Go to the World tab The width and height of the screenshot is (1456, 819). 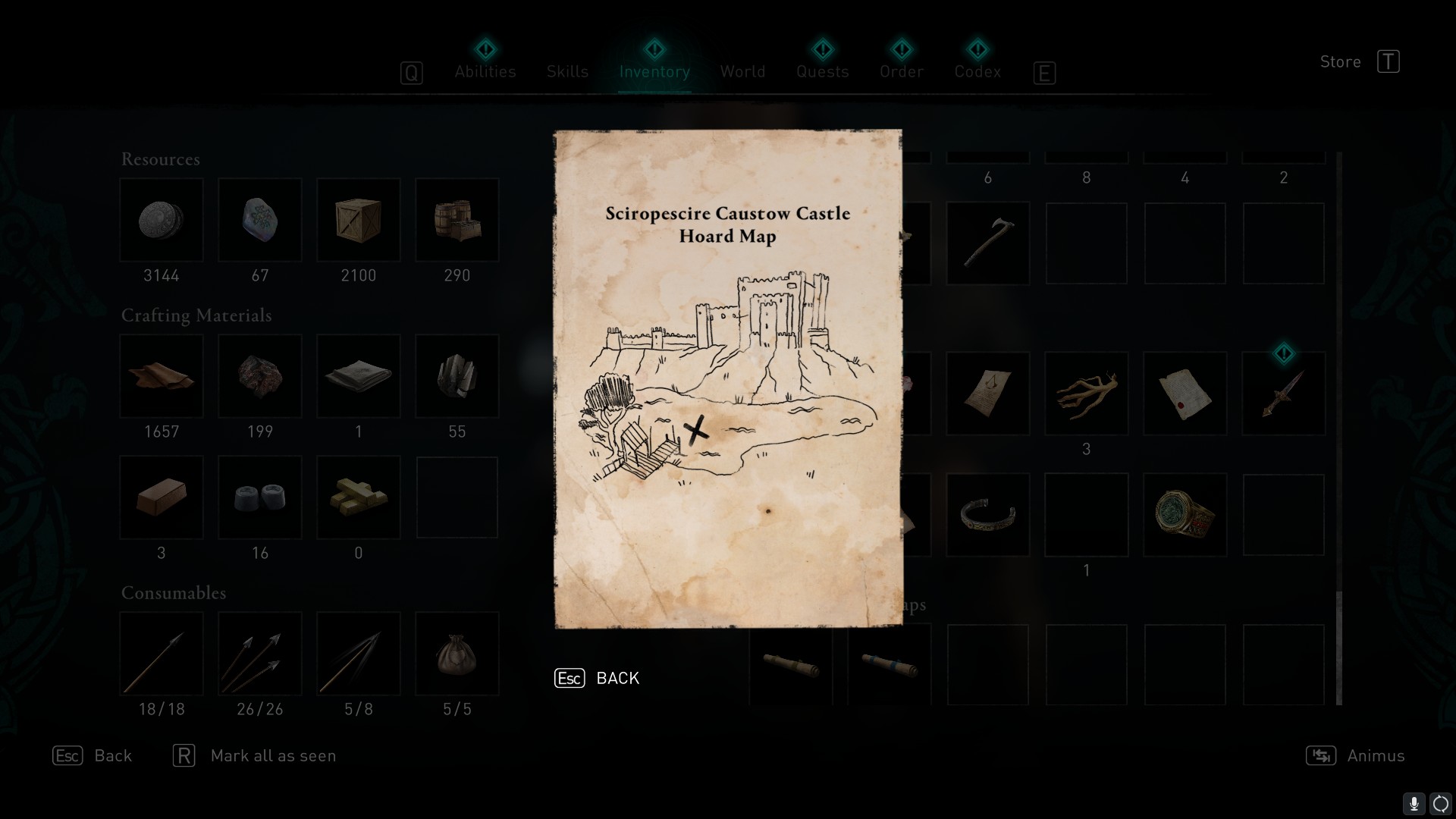(742, 71)
